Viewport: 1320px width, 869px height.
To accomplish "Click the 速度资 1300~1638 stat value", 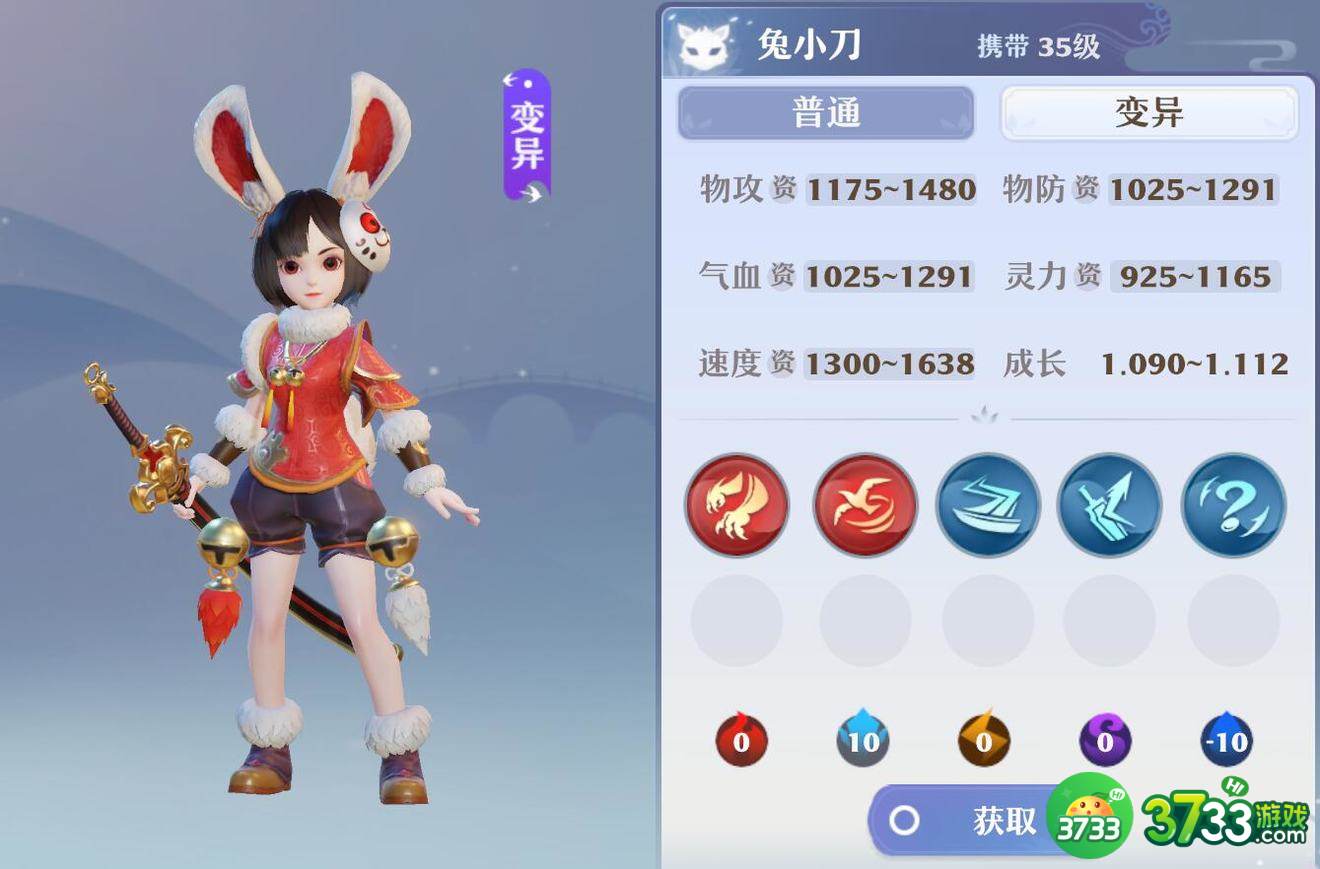I will [890, 363].
